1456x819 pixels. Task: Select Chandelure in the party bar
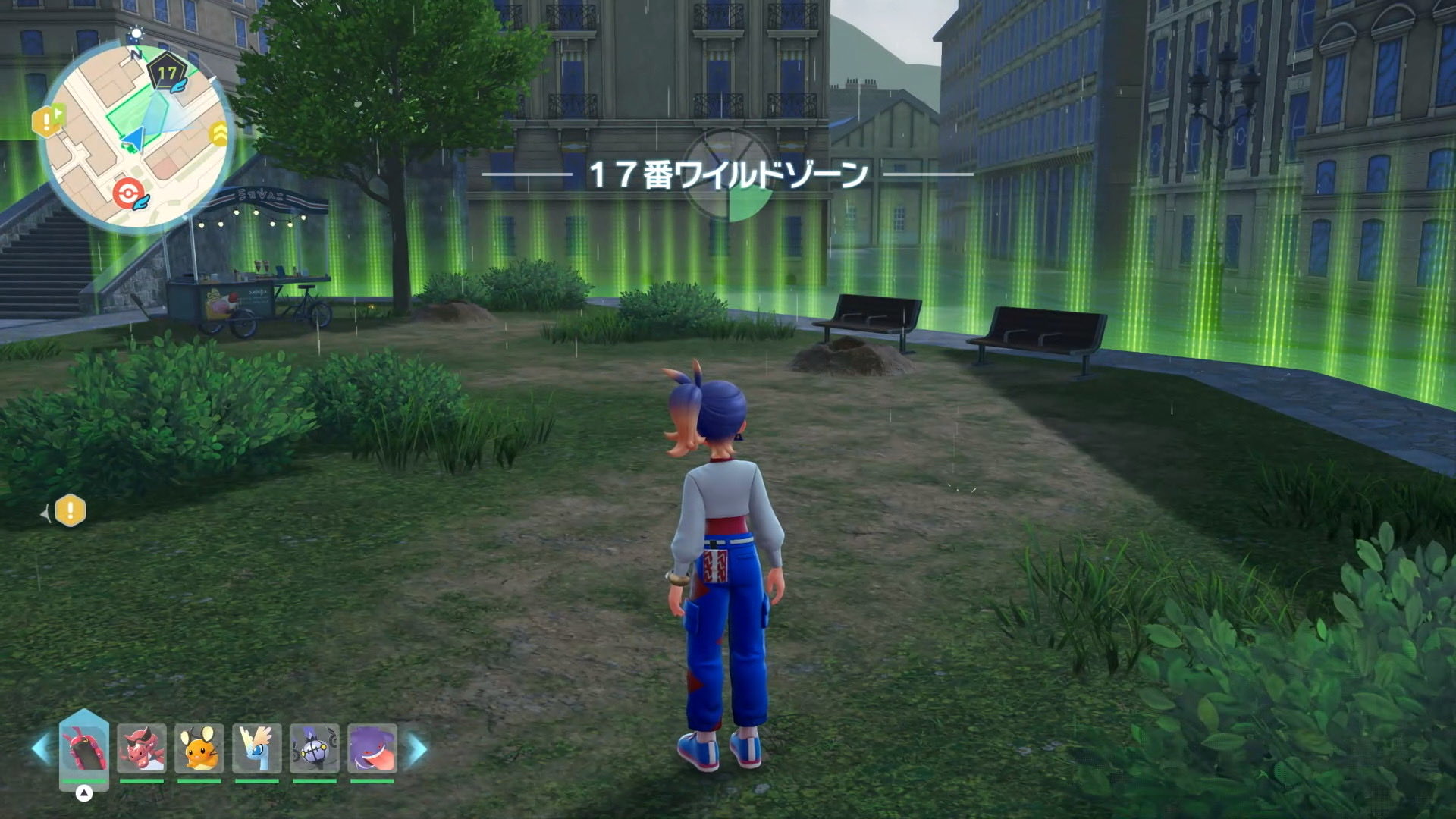pyautogui.click(x=314, y=749)
